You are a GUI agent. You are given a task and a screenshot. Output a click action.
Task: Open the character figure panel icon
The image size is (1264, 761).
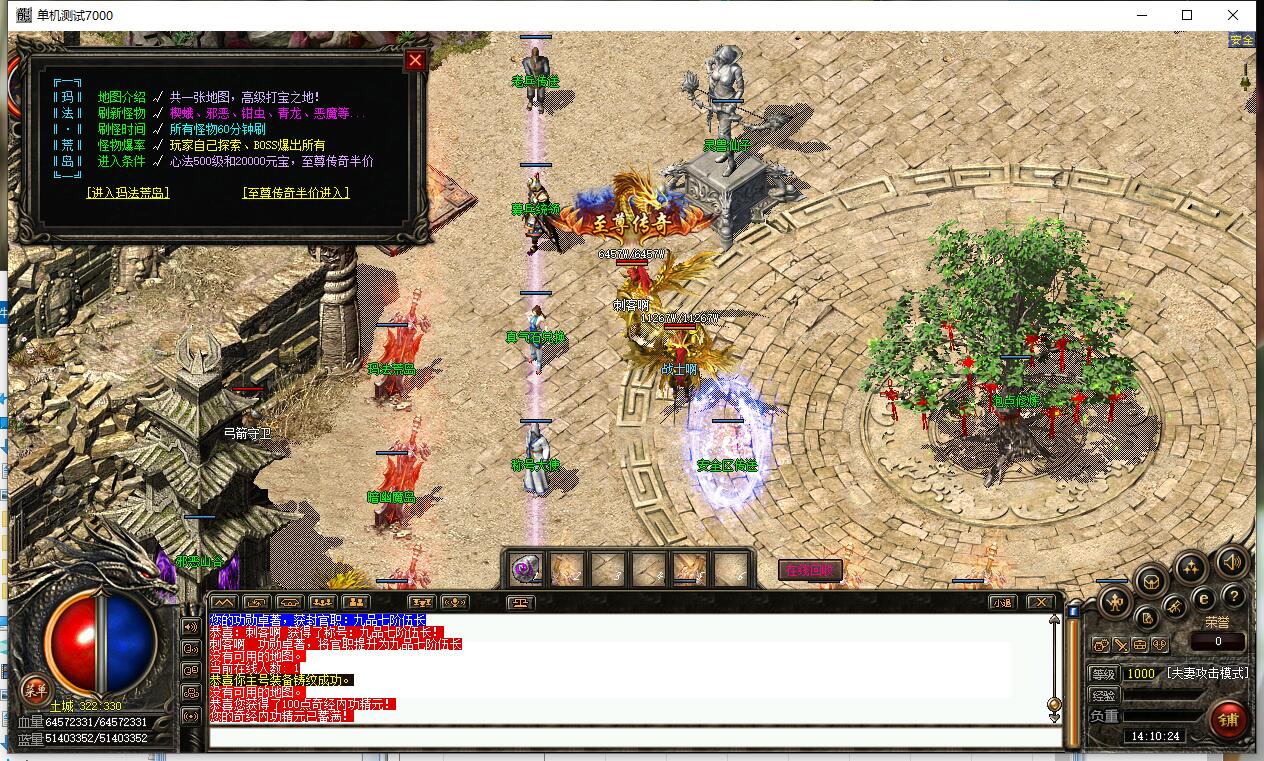(x=1115, y=602)
